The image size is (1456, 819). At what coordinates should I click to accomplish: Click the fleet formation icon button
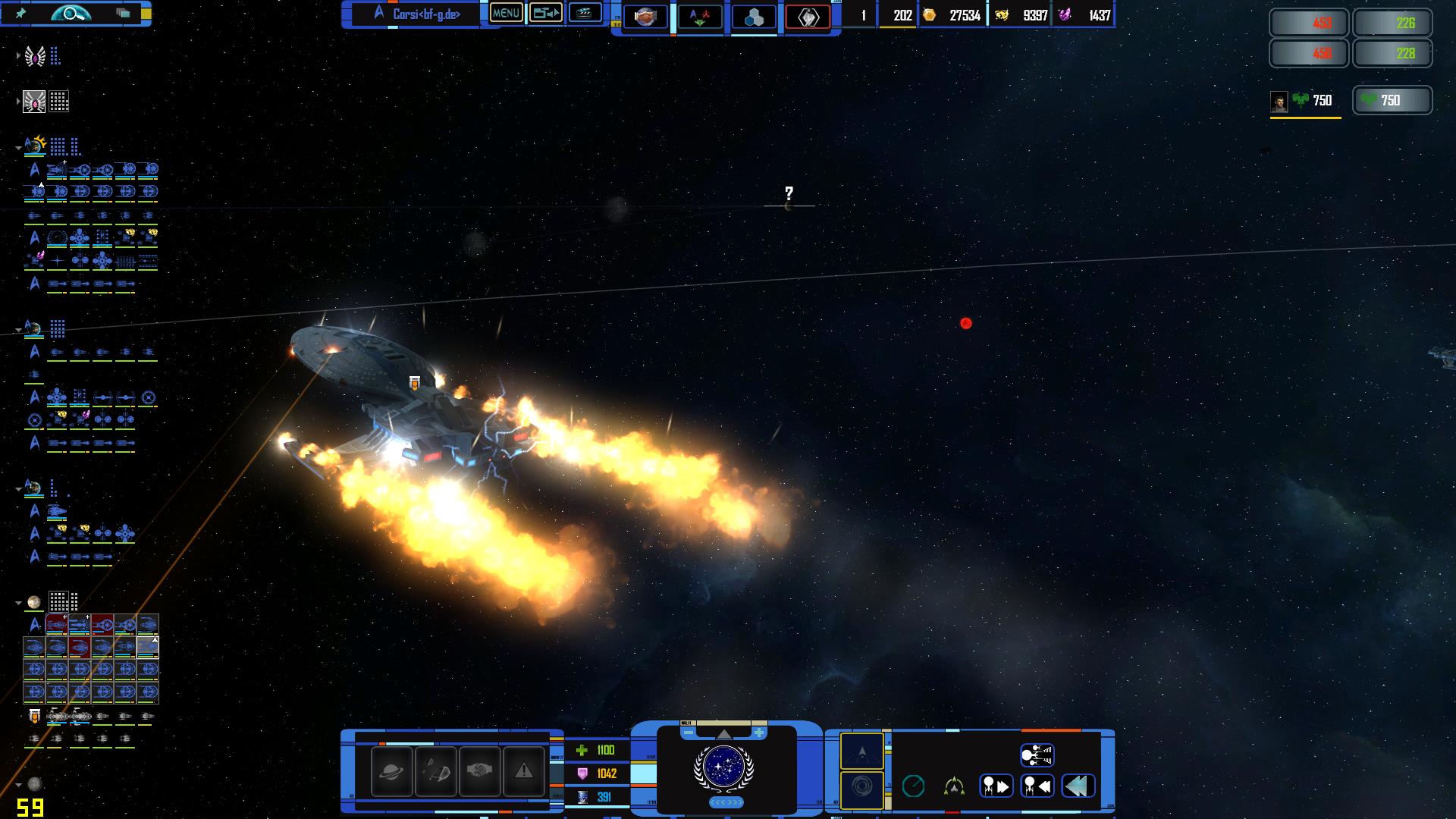coord(1037,755)
